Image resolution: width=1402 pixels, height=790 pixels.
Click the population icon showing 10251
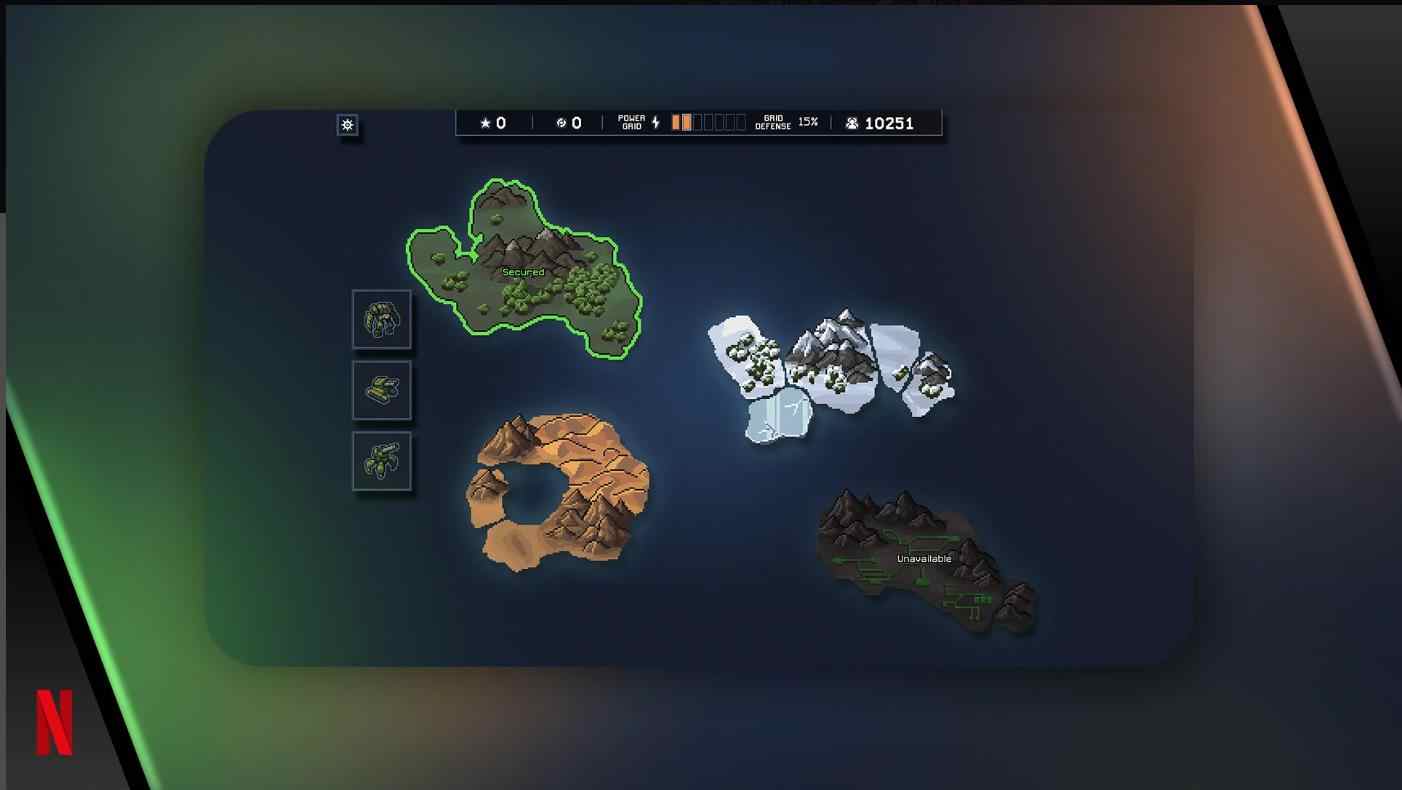[x=851, y=123]
